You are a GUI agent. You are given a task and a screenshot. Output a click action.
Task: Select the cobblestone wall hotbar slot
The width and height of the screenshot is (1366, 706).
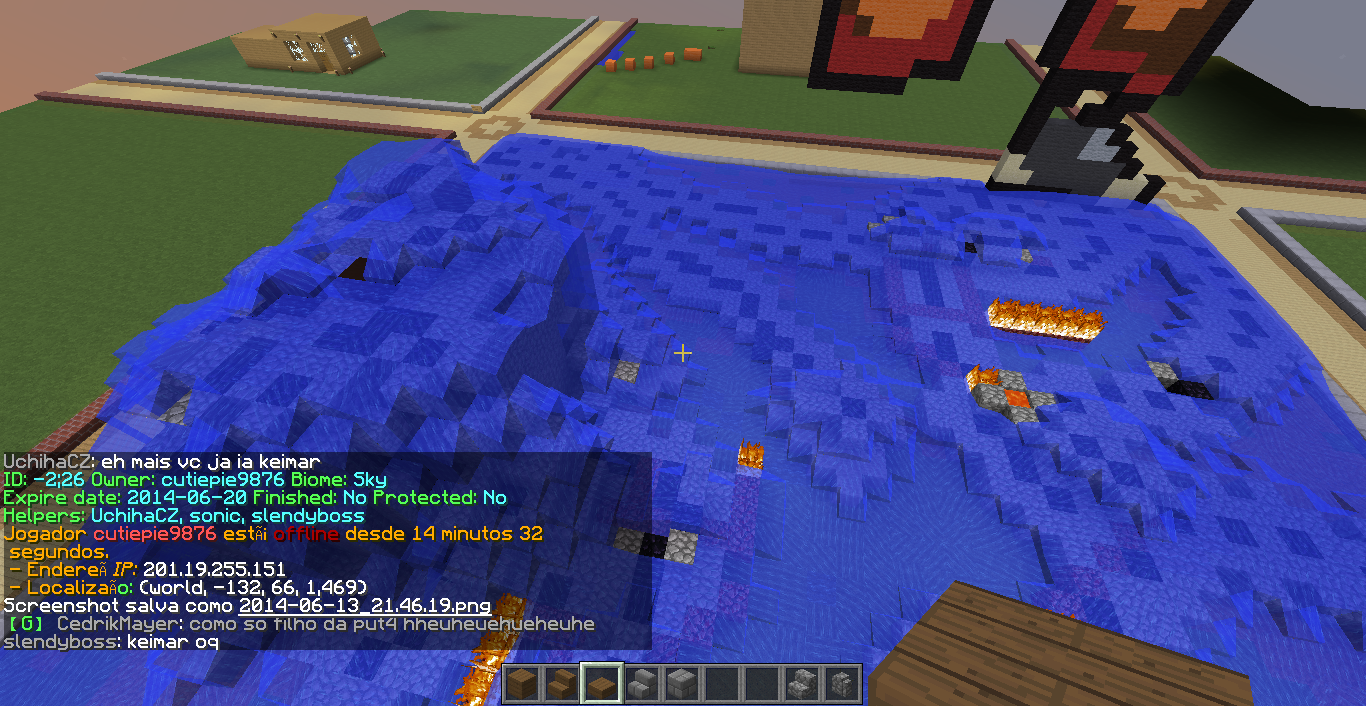click(x=842, y=685)
